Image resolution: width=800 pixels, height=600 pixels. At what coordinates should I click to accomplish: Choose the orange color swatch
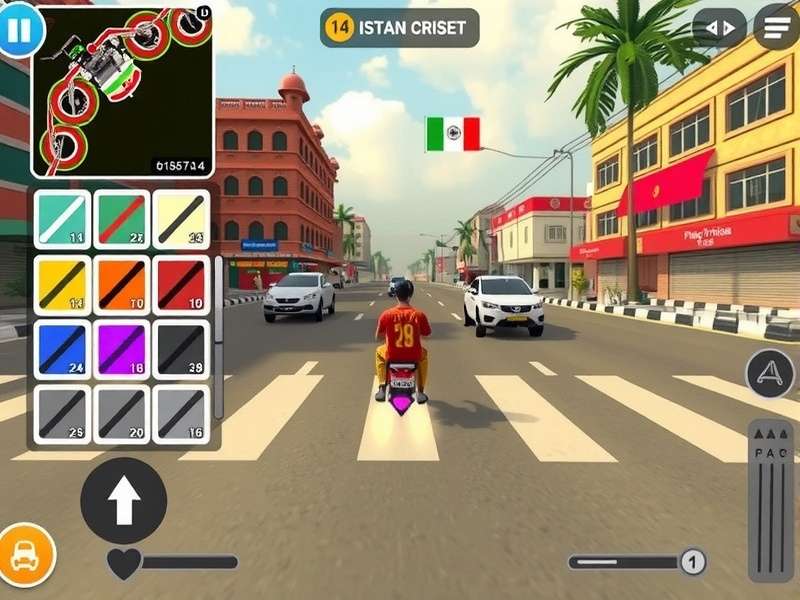(122, 284)
